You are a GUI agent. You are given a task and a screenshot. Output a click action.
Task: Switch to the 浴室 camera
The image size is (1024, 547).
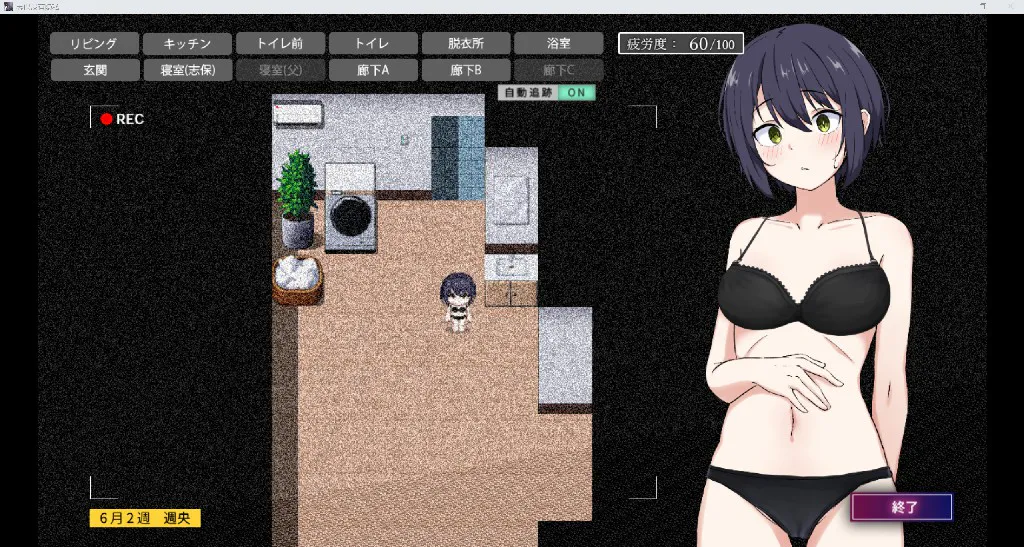tap(559, 44)
